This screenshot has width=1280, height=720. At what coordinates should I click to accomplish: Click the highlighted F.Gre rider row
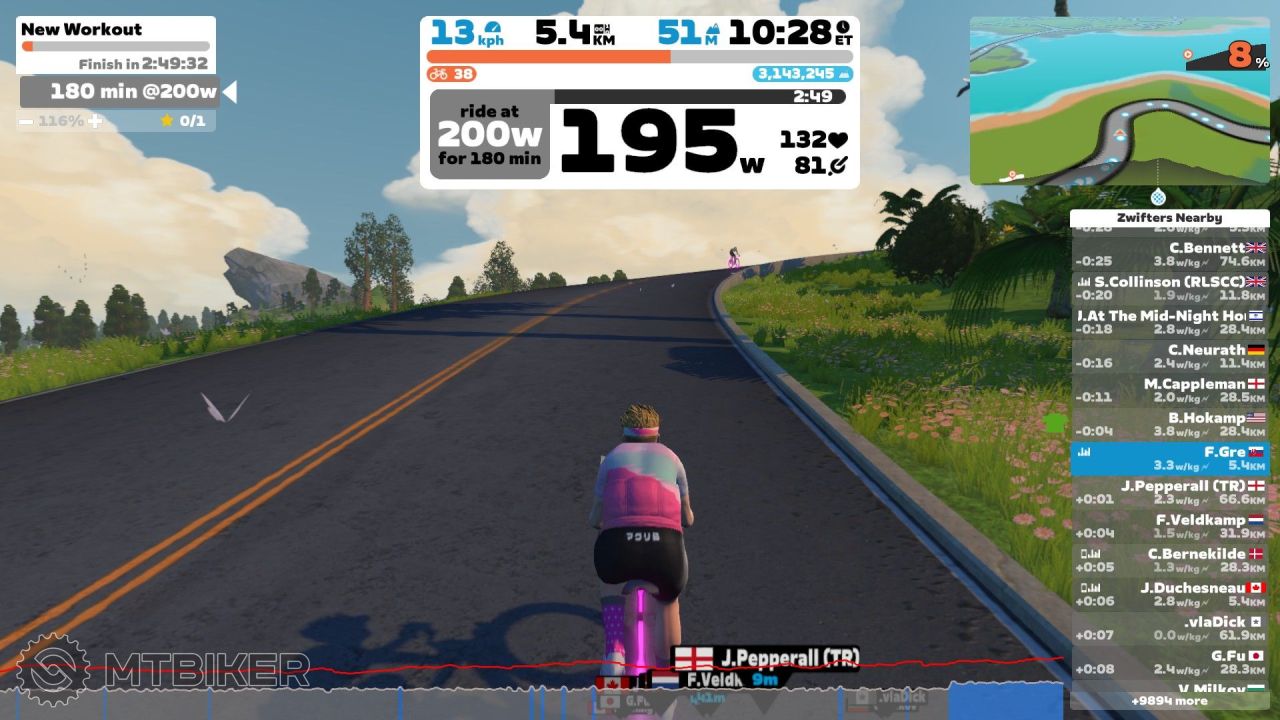[1169, 459]
